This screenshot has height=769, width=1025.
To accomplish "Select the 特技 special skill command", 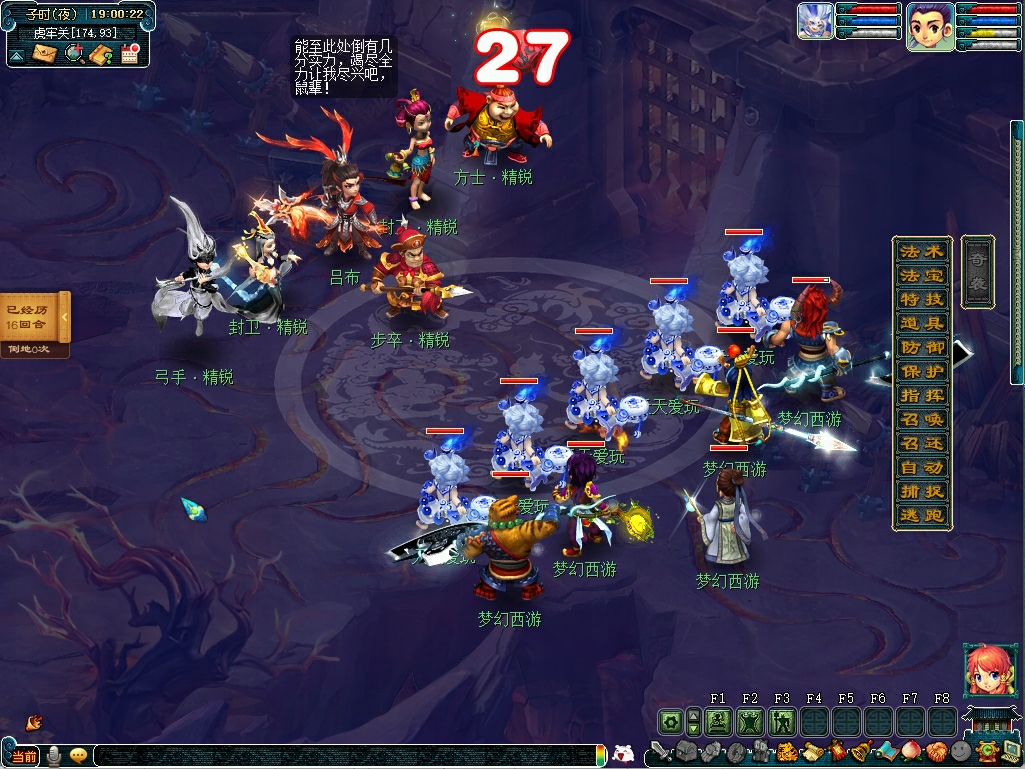I will (x=921, y=299).
